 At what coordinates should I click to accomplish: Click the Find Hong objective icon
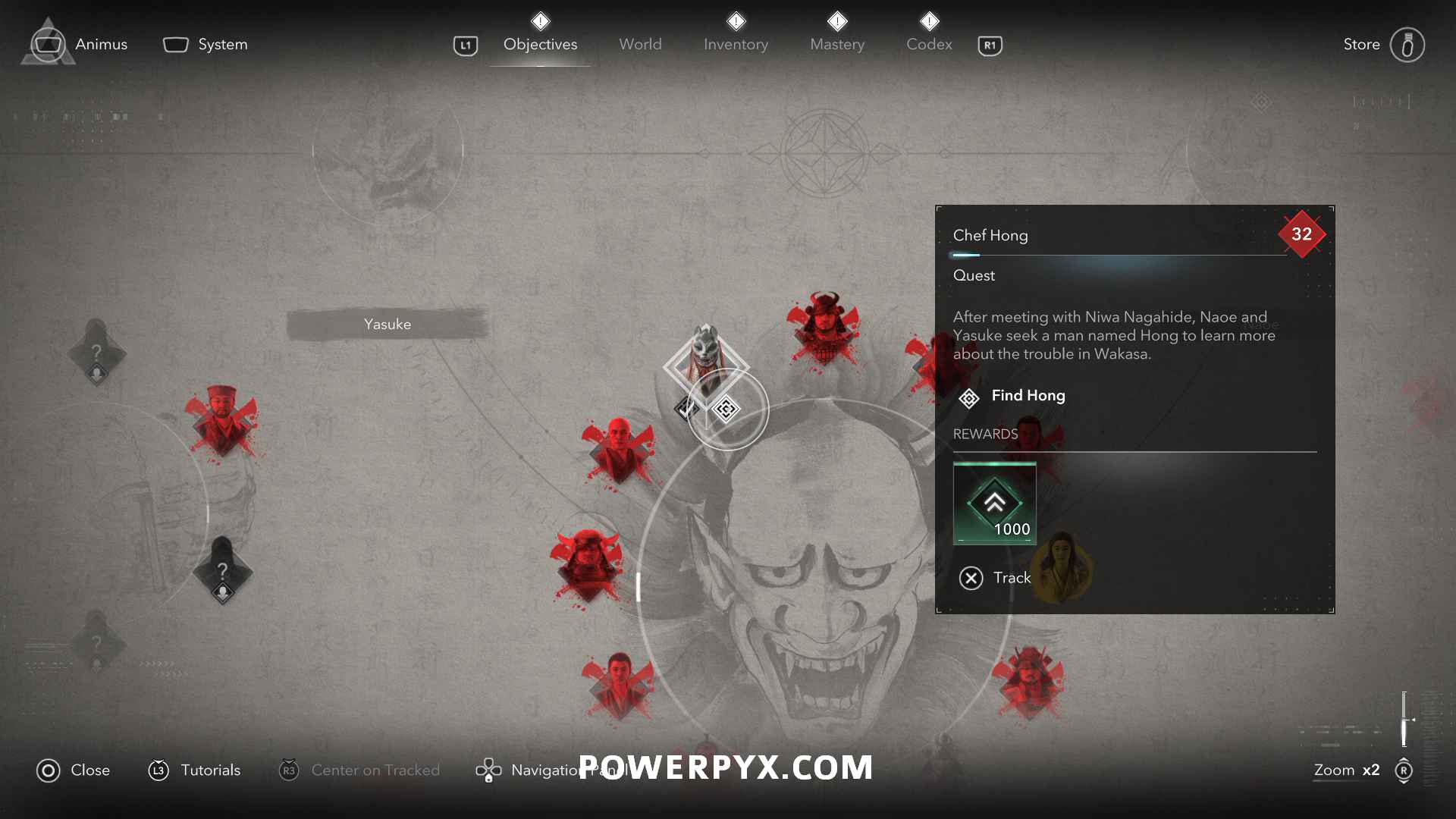point(971,397)
